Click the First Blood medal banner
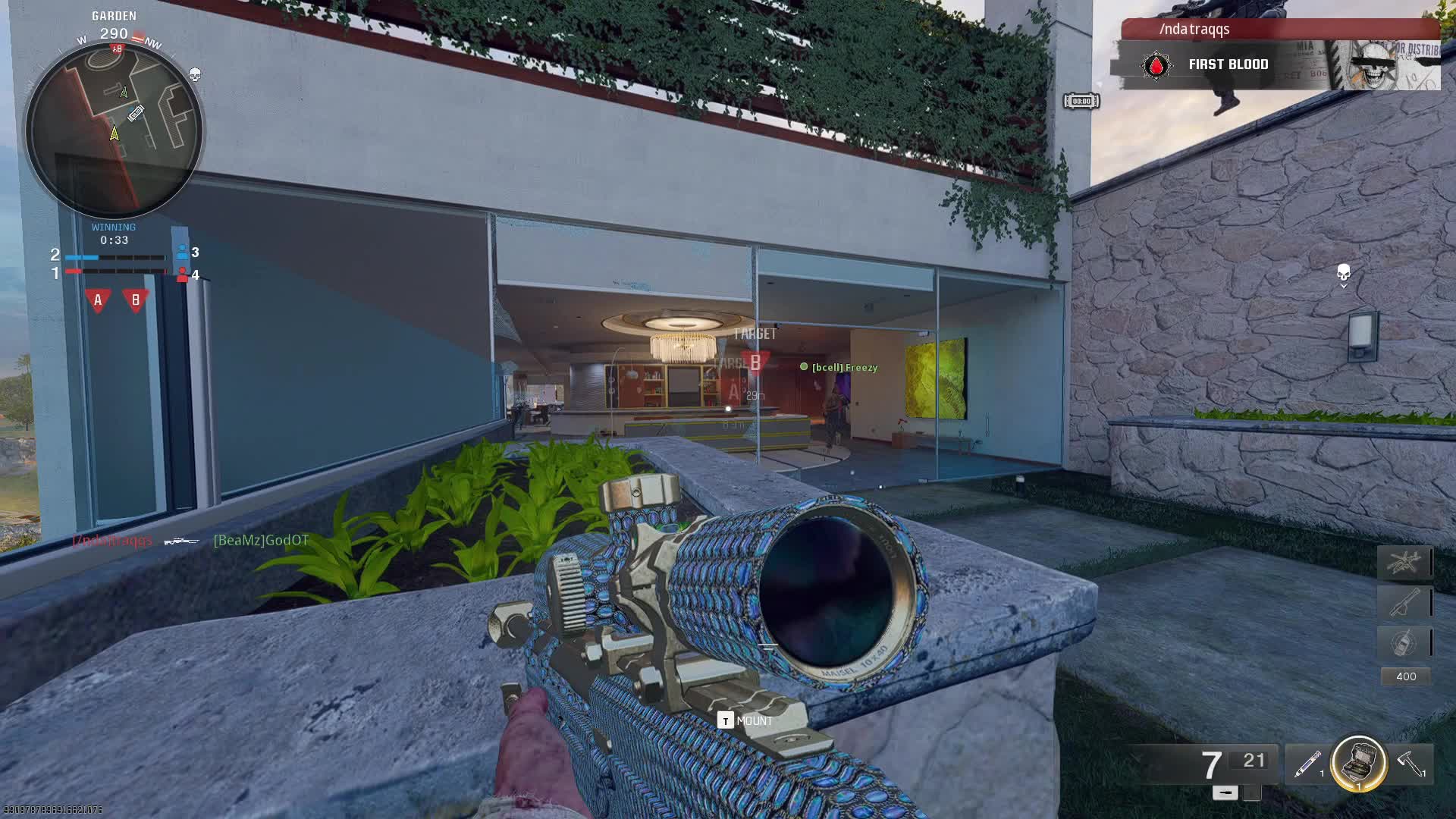Viewport: 1456px width, 819px height. 1227,65
